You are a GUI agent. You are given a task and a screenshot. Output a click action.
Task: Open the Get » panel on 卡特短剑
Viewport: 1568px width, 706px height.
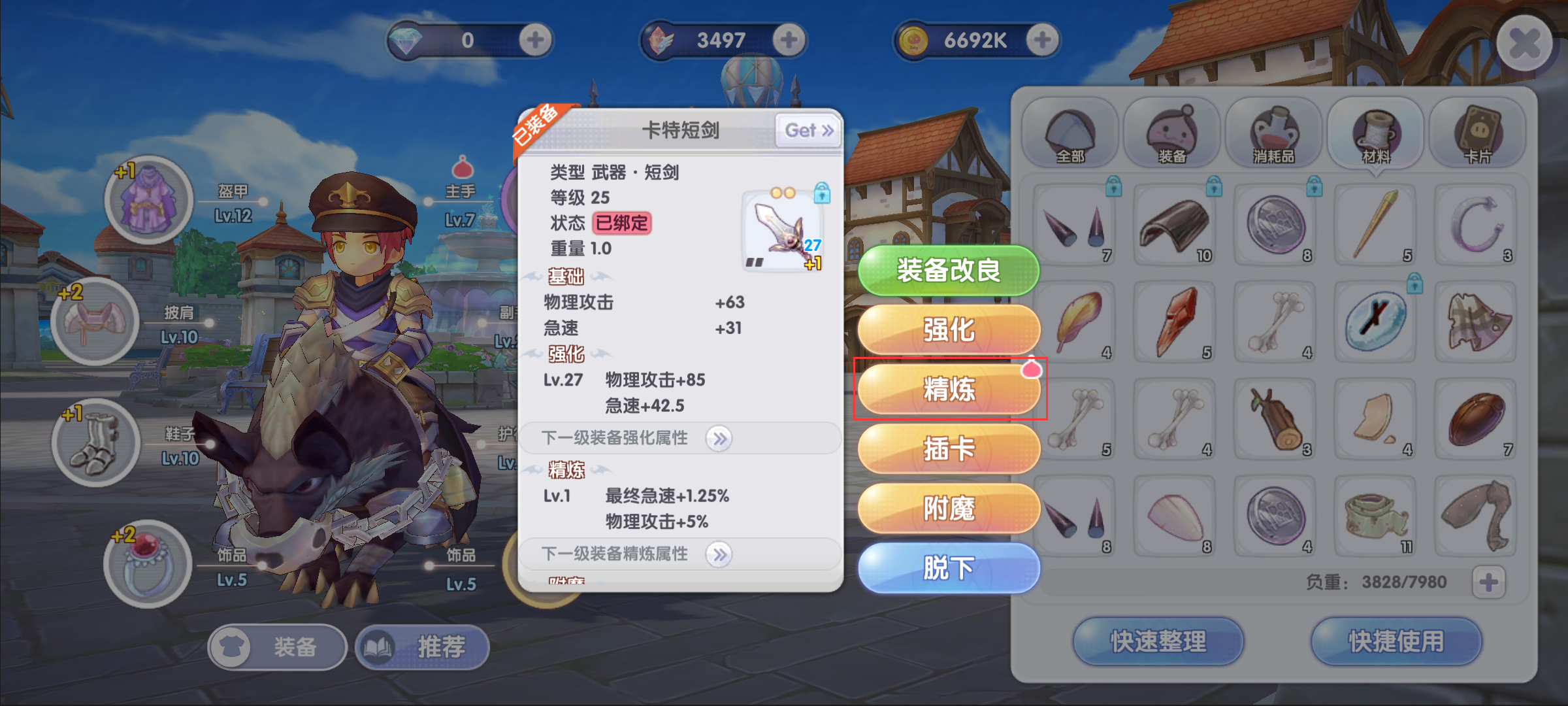coord(808,130)
